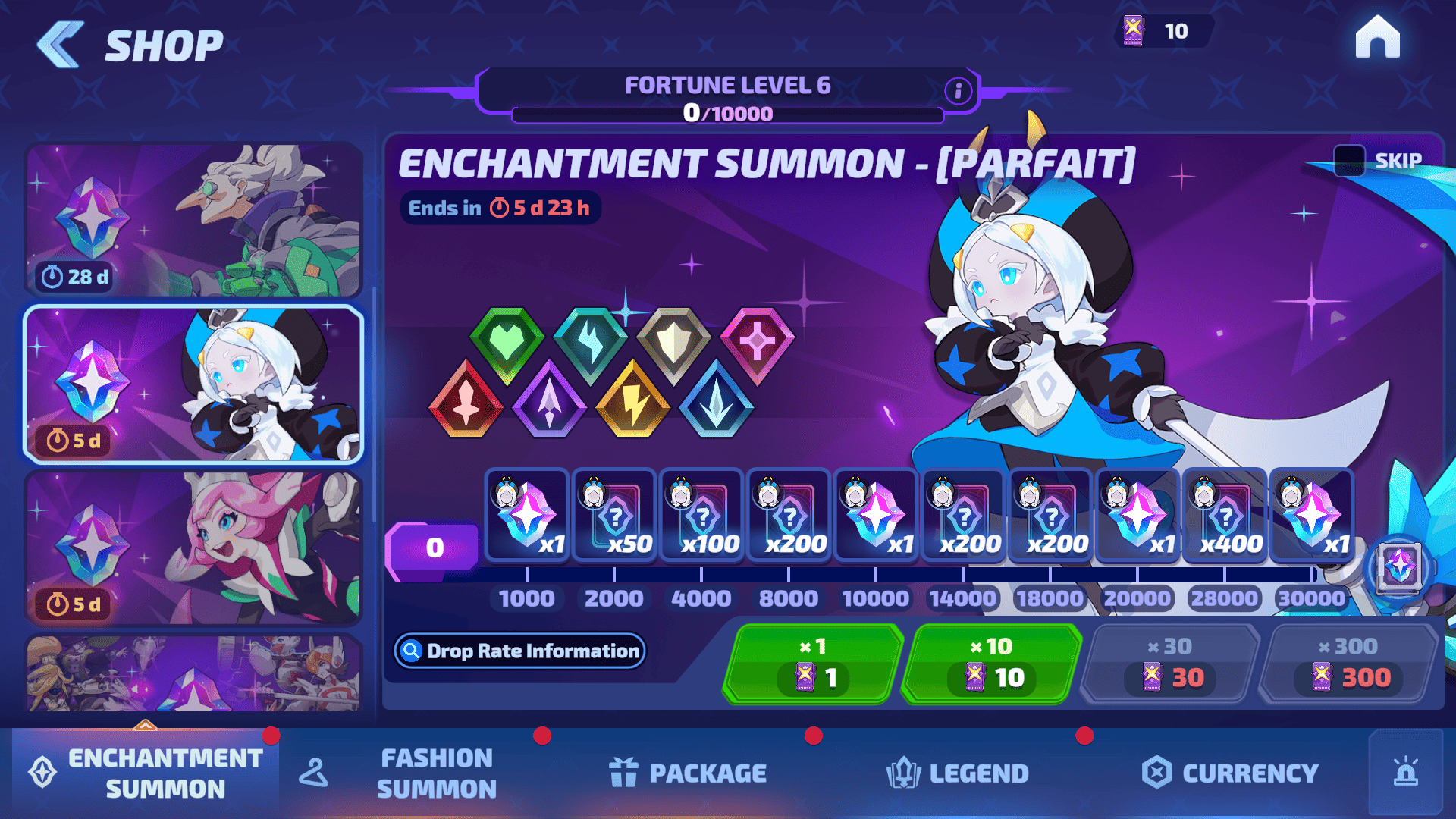1456x819 pixels.
Task: Open Drop Rate Information
Action: pyautogui.click(x=520, y=651)
